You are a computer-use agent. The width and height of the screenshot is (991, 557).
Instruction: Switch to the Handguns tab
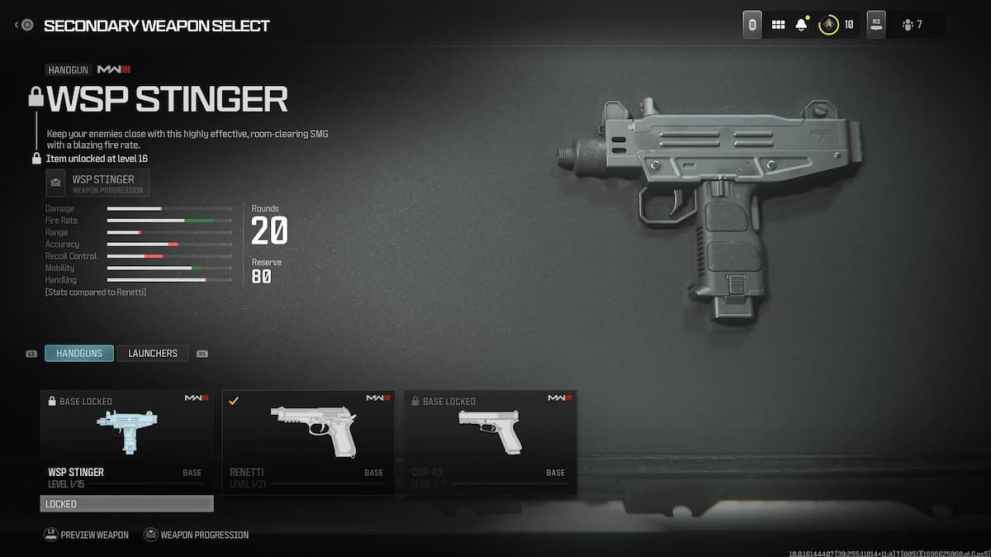pyautogui.click(x=79, y=353)
